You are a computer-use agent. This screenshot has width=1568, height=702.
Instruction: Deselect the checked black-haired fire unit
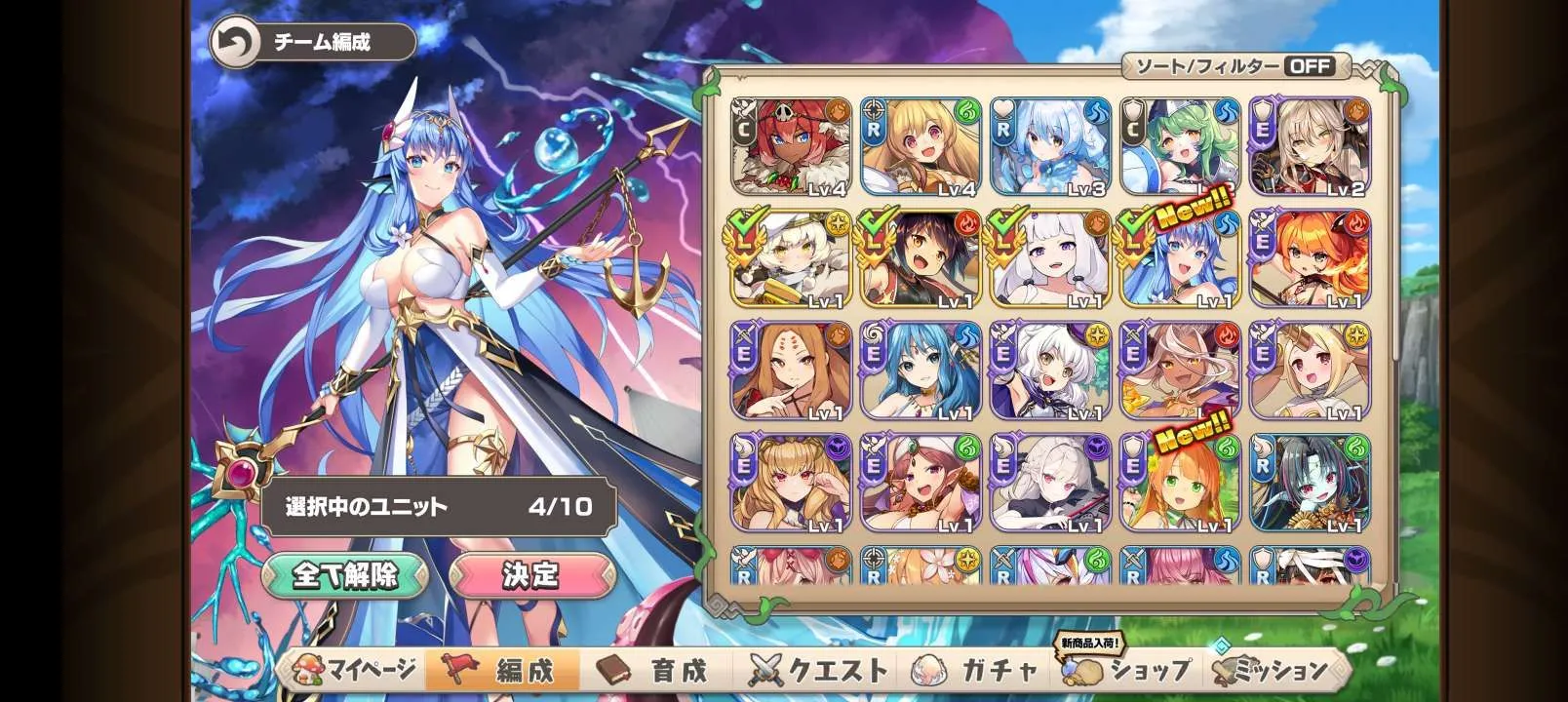[x=921, y=259]
